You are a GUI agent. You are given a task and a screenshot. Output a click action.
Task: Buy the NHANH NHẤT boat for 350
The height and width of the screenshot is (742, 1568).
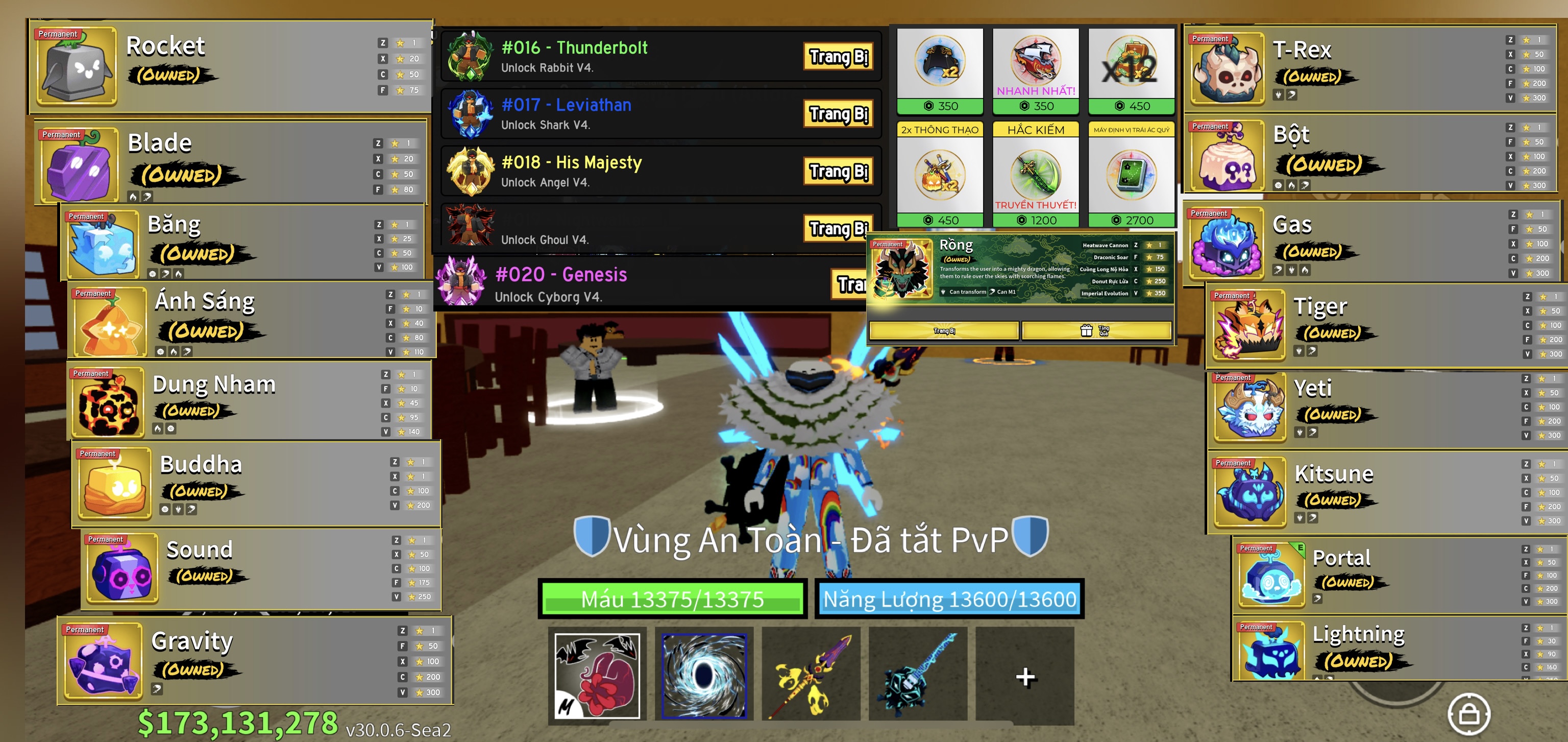point(1036,70)
